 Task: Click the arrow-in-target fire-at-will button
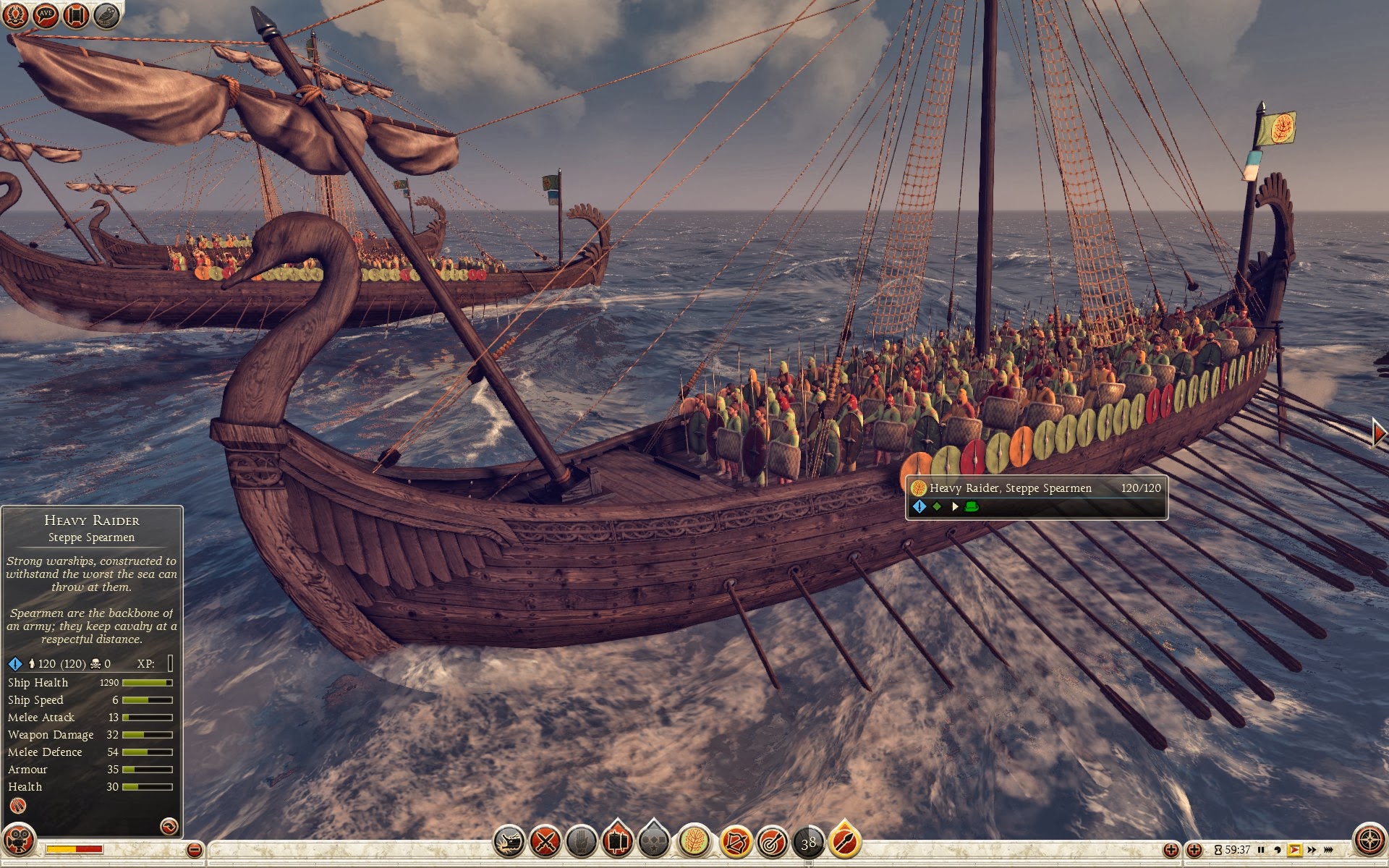click(772, 842)
